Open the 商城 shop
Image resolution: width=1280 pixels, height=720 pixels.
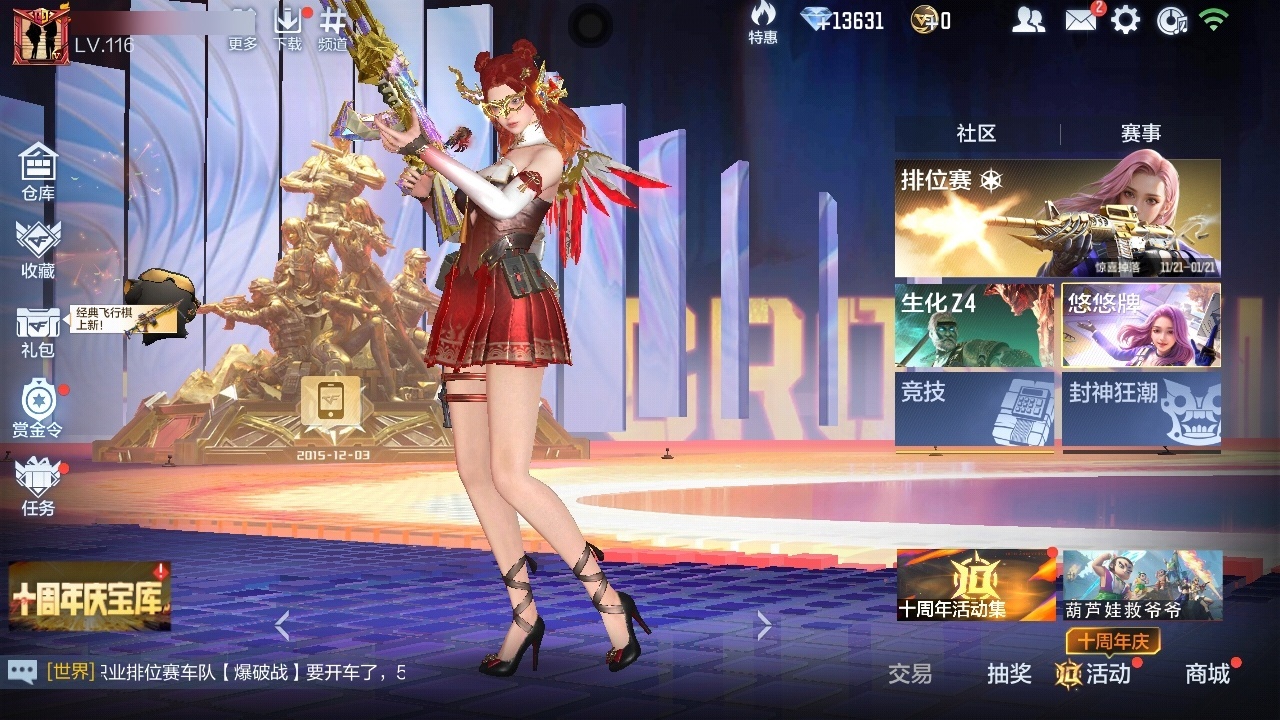tap(1208, 674)
